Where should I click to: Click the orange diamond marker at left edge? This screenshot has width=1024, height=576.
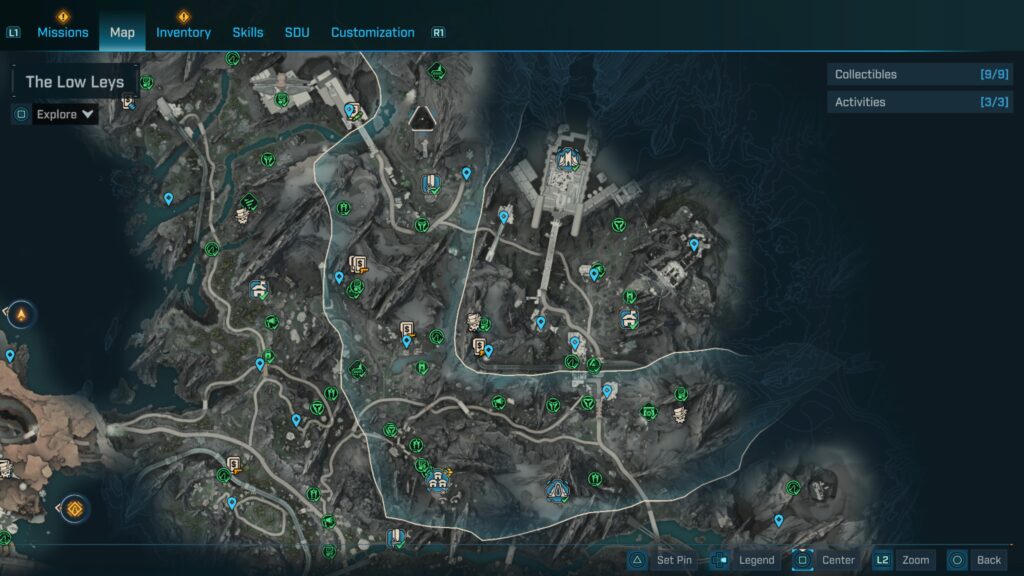click(x=74, y=509)
